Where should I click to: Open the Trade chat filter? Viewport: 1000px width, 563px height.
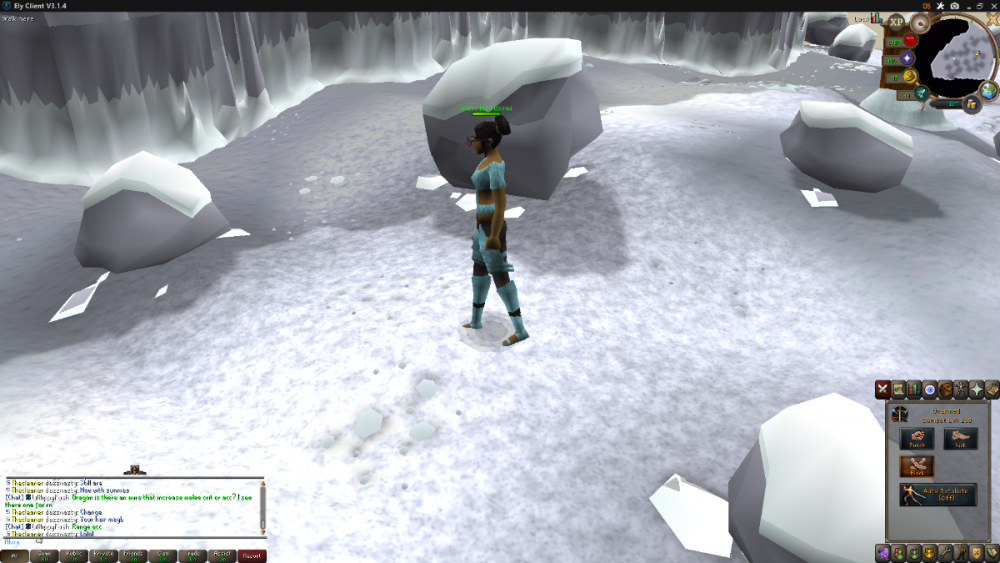(x=194, y=556)
